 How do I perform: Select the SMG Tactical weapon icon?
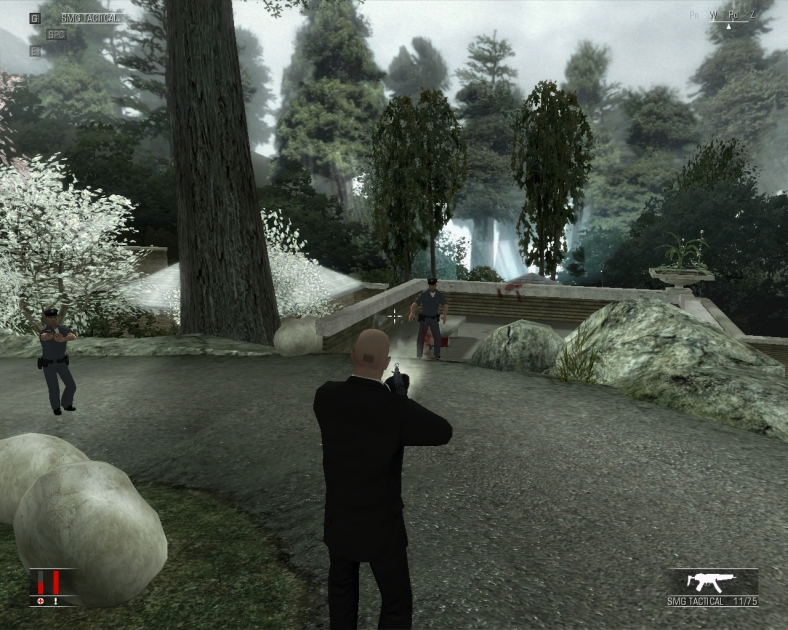[714, 582]
